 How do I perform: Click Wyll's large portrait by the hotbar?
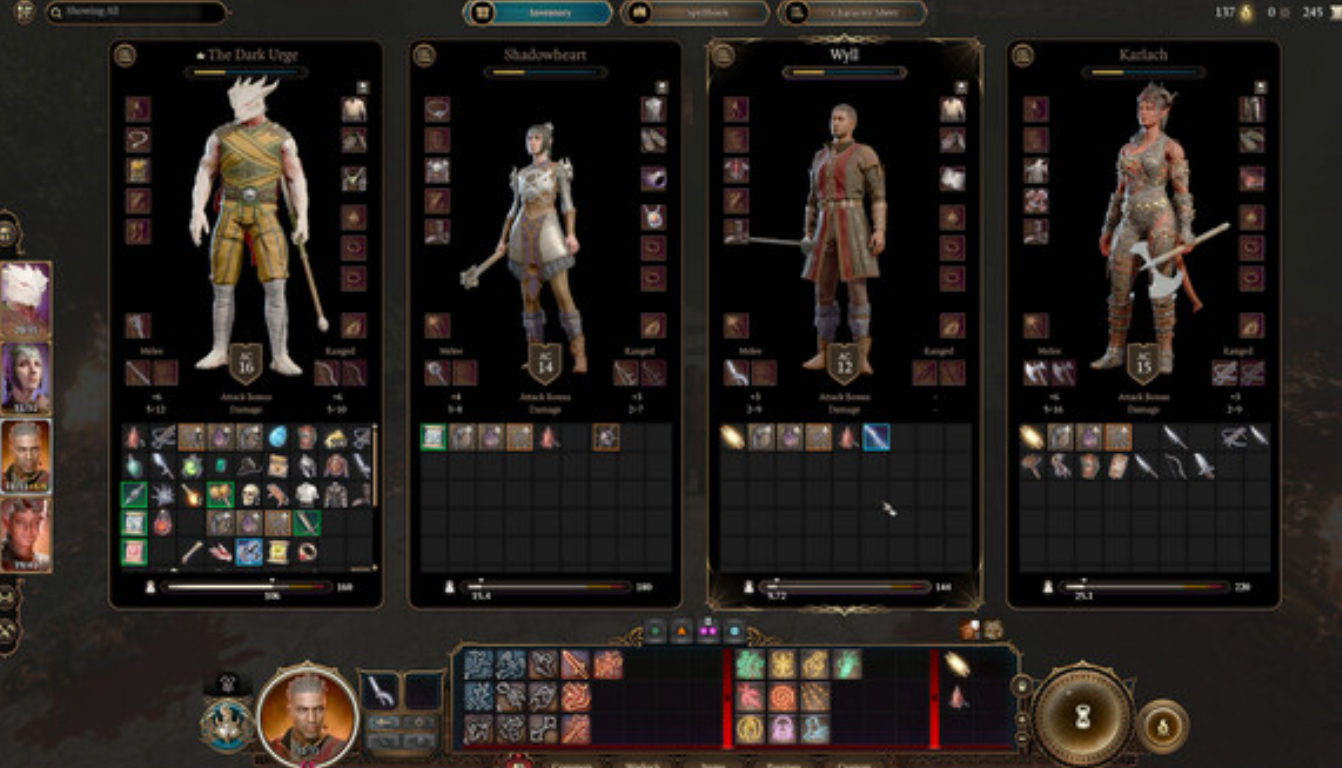pyautogui.click(x=307, y=711)
